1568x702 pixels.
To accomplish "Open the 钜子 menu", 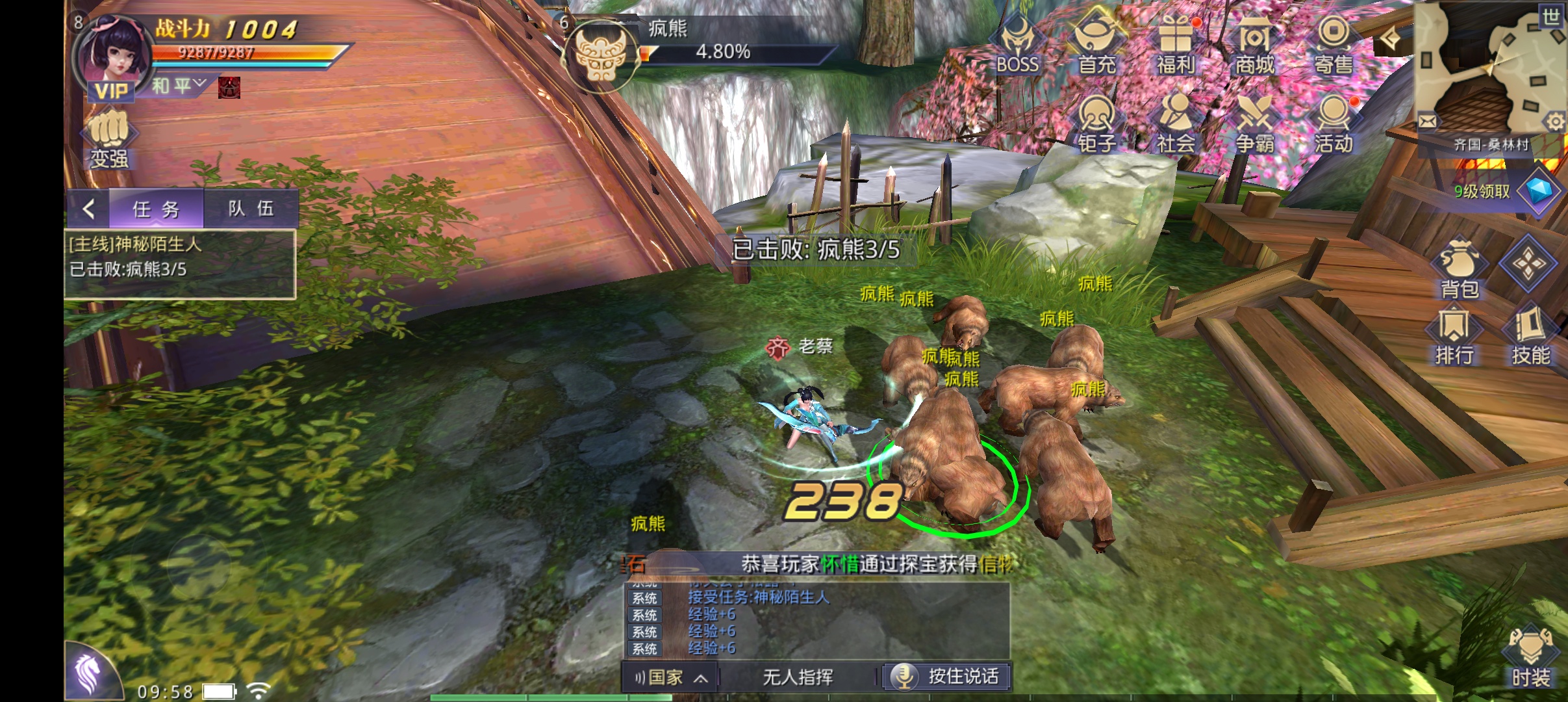I will coord(1096,123).
